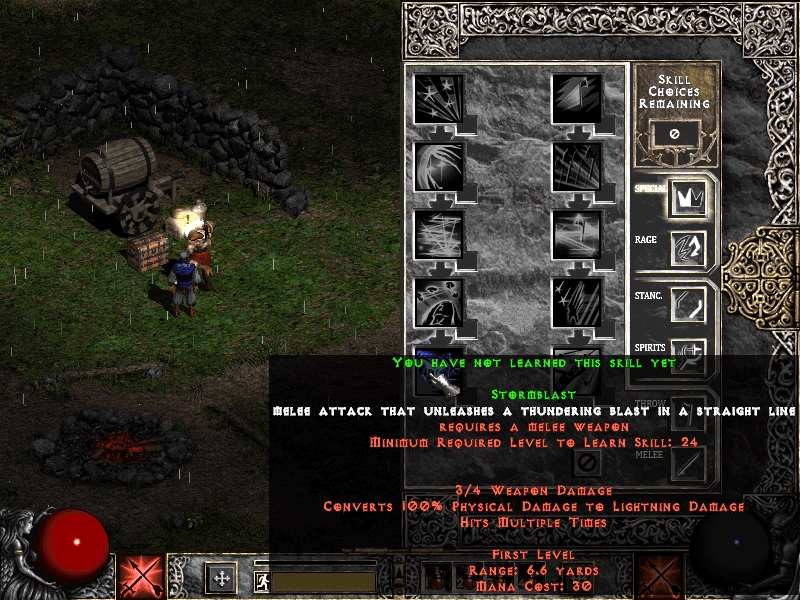The height and width of the screenshot is (600, 800).
Task: Toggle the run/walk button
Action: pyautogui.click(x=261, y=579)
